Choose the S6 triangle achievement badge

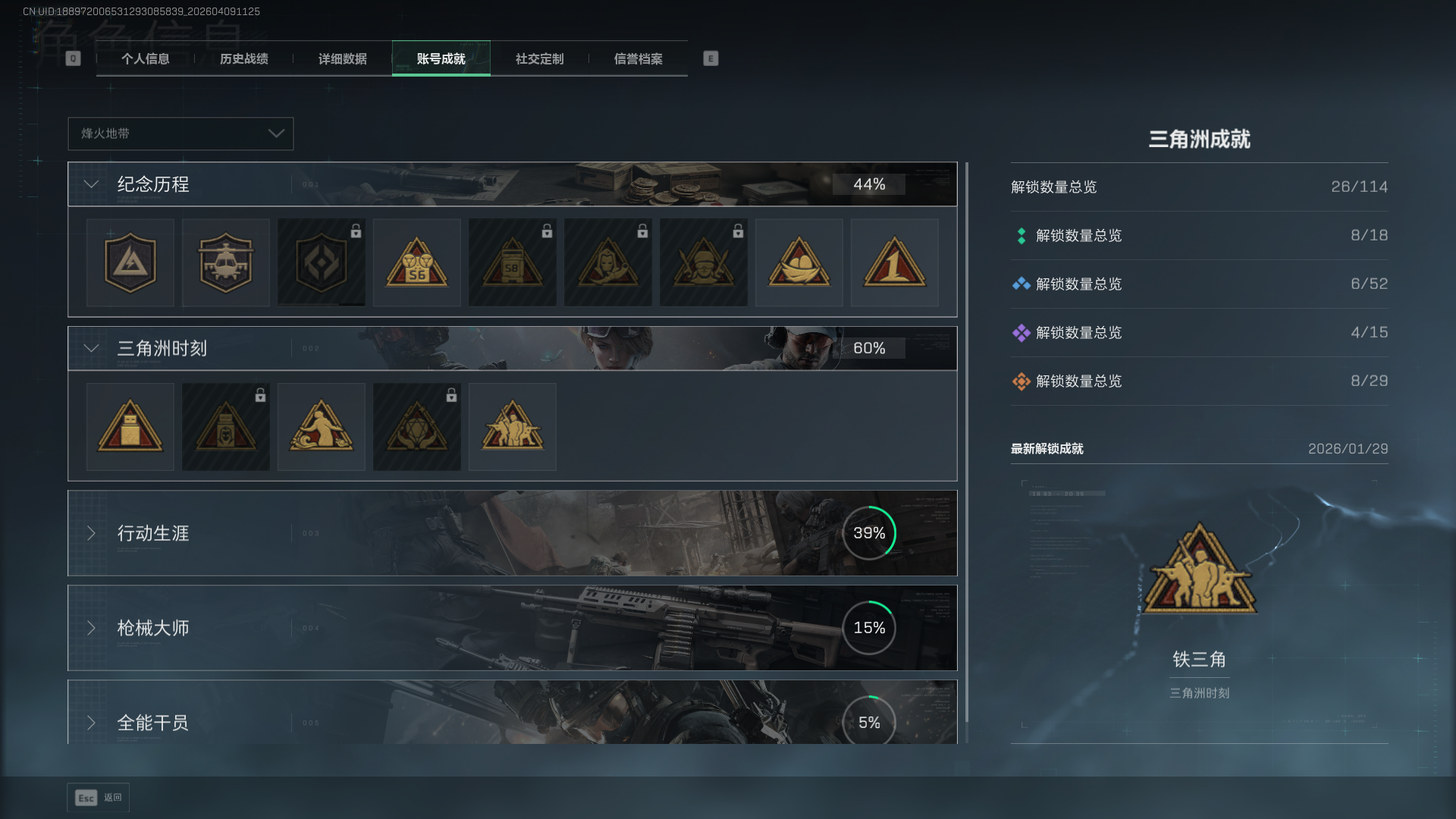(416, 263)
